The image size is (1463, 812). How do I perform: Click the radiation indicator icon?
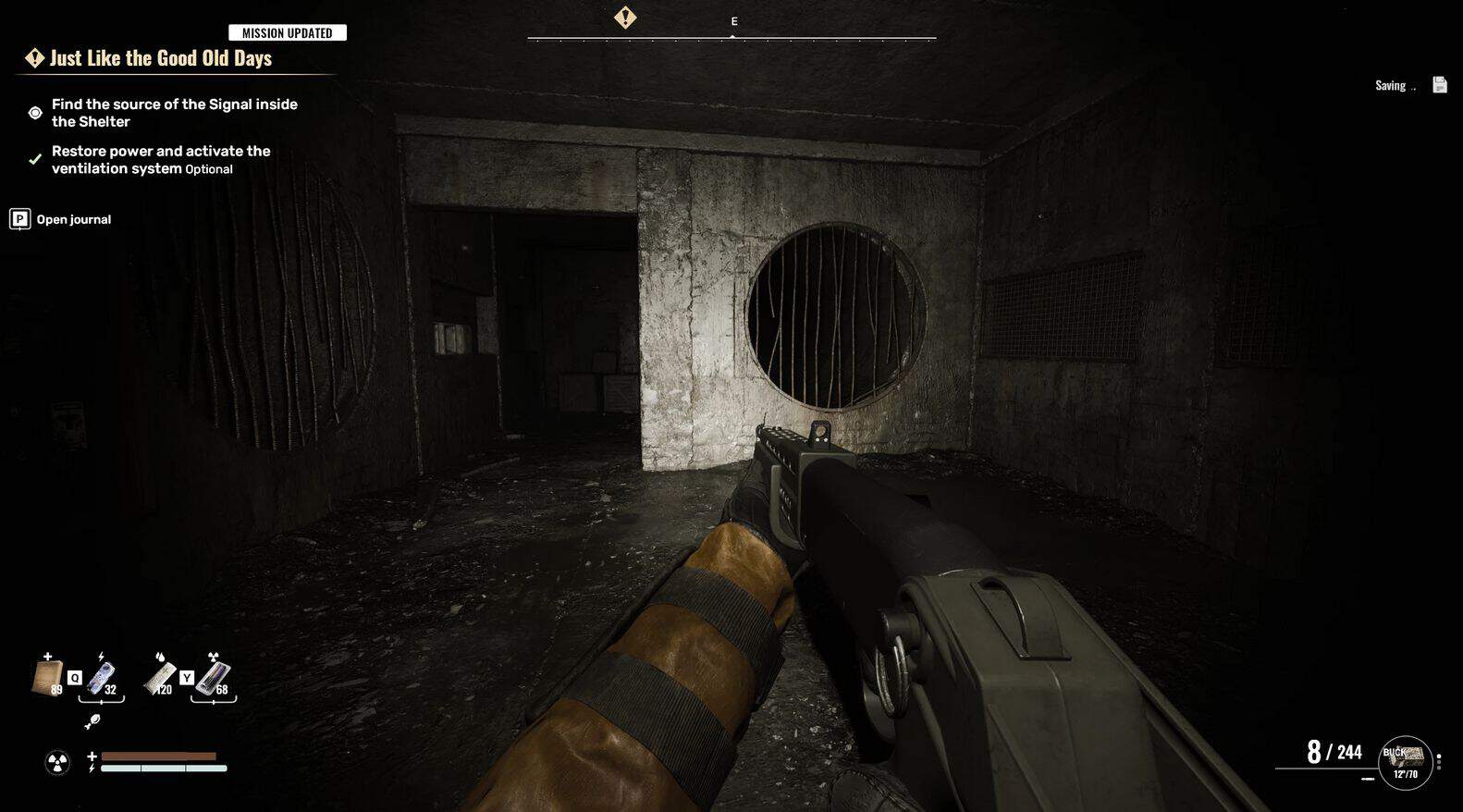[x=57, y=762]
